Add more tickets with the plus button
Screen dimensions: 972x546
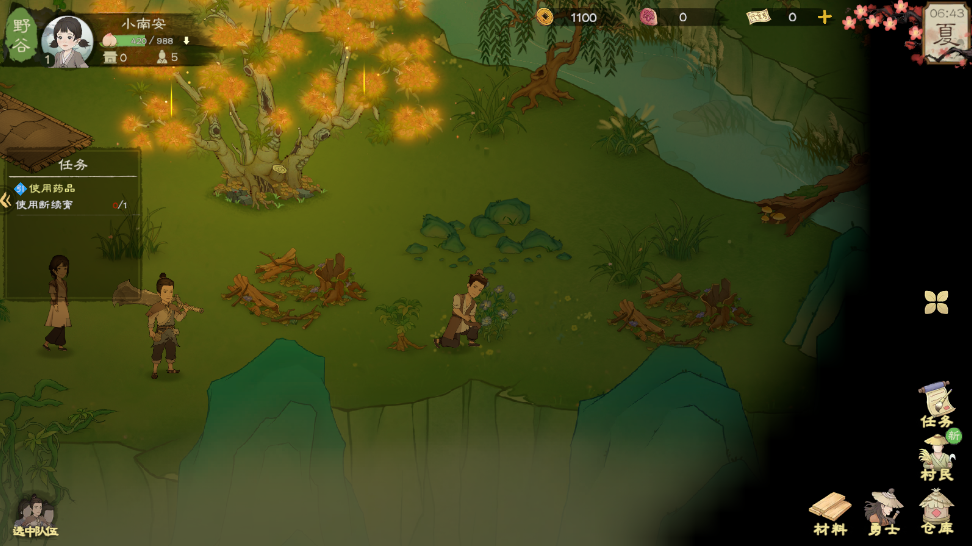click(824, 17)
